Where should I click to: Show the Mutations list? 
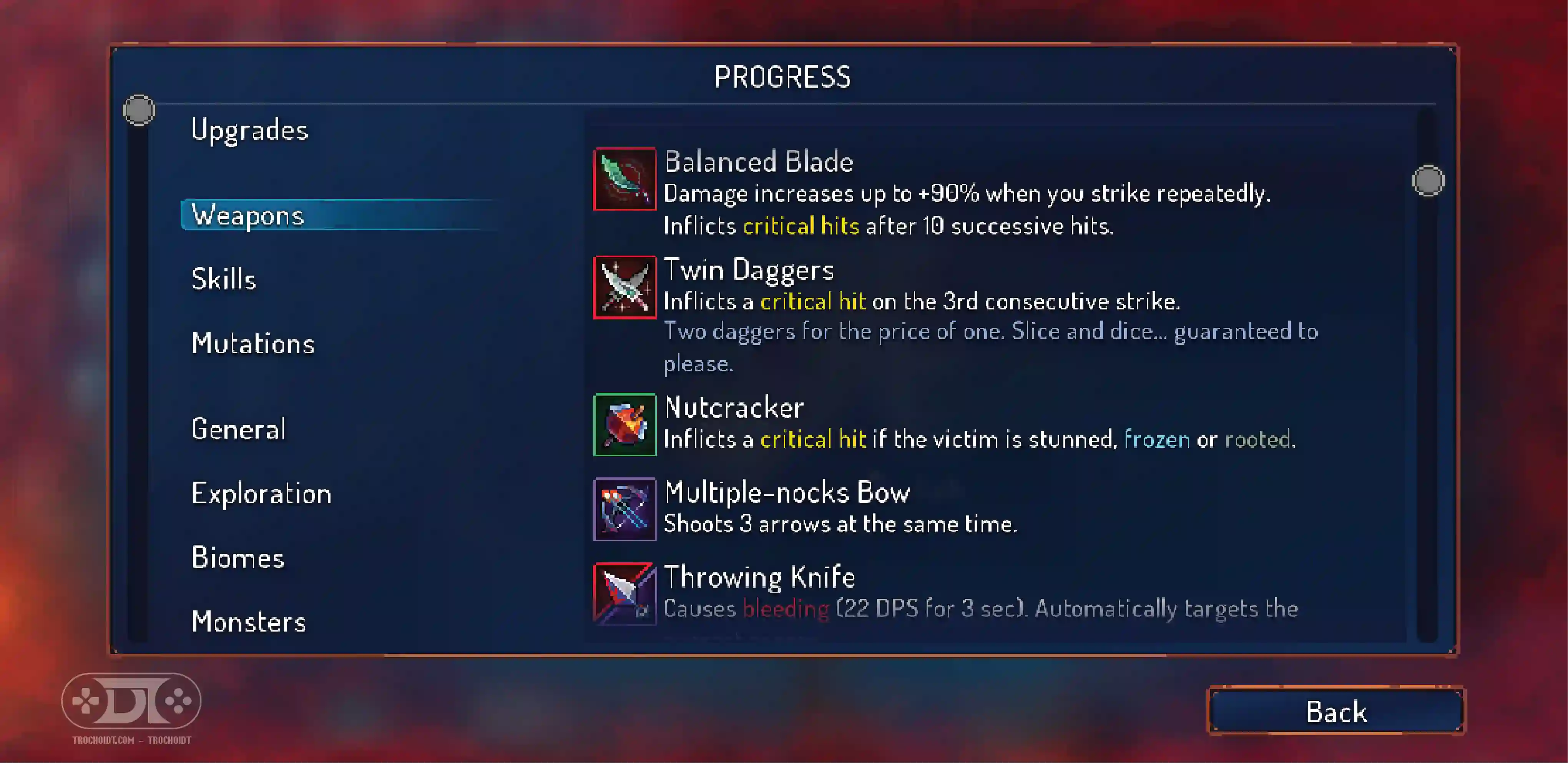252,343
